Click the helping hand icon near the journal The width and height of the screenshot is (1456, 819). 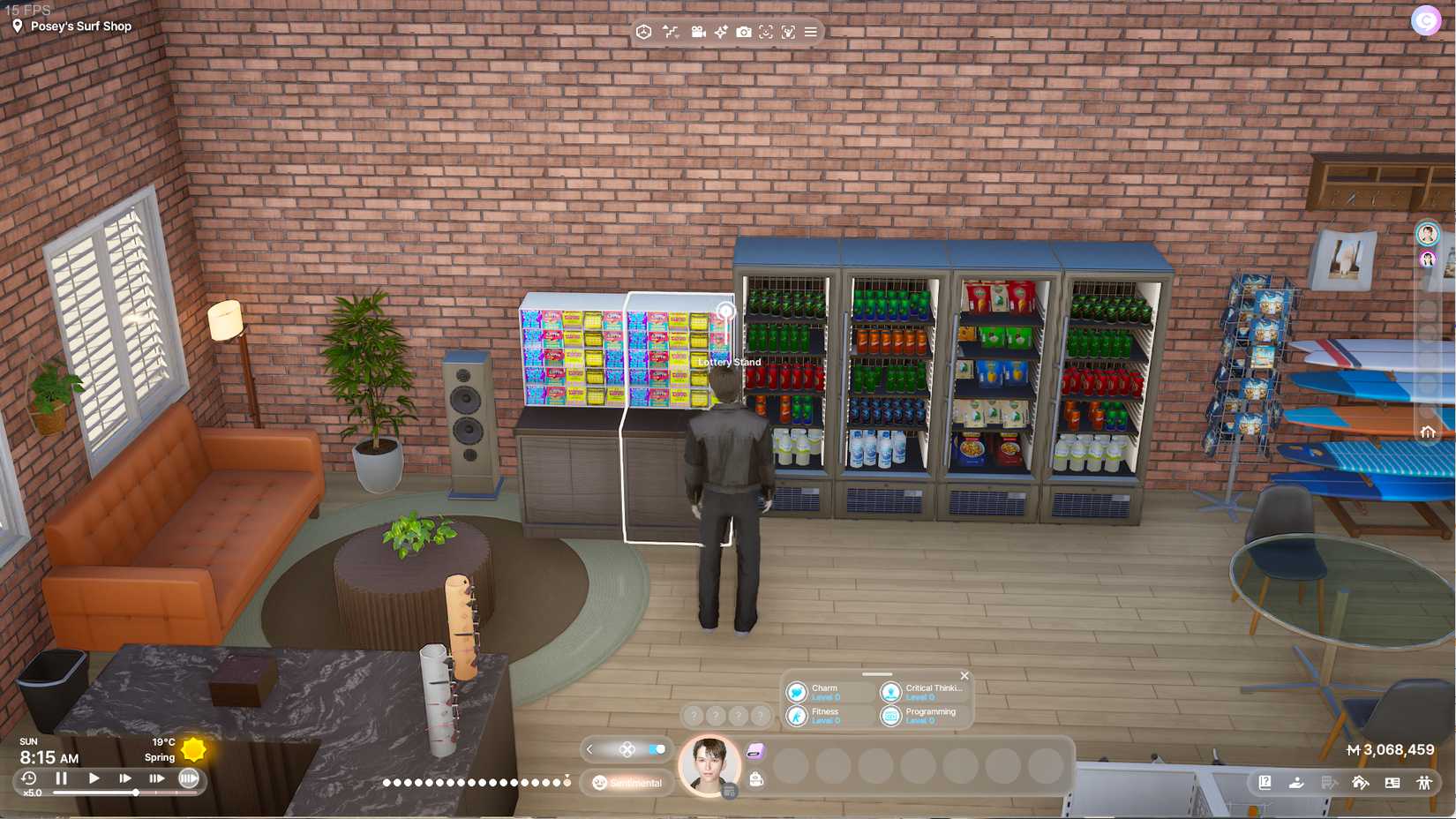point(1296,782)
